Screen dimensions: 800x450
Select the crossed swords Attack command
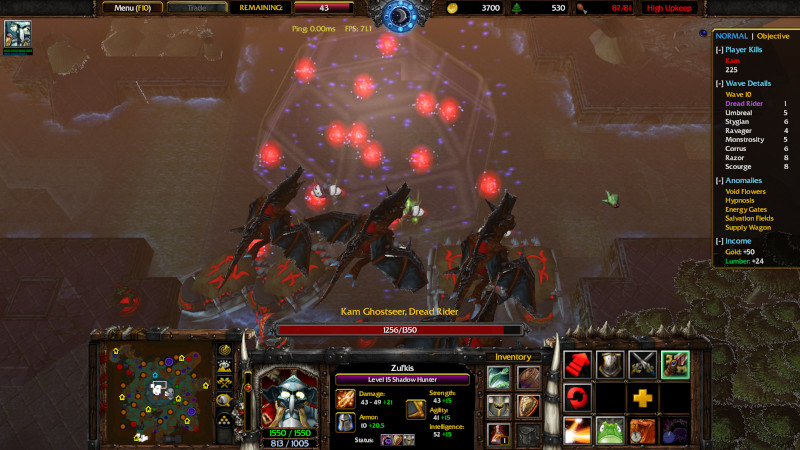pos(643,365)
